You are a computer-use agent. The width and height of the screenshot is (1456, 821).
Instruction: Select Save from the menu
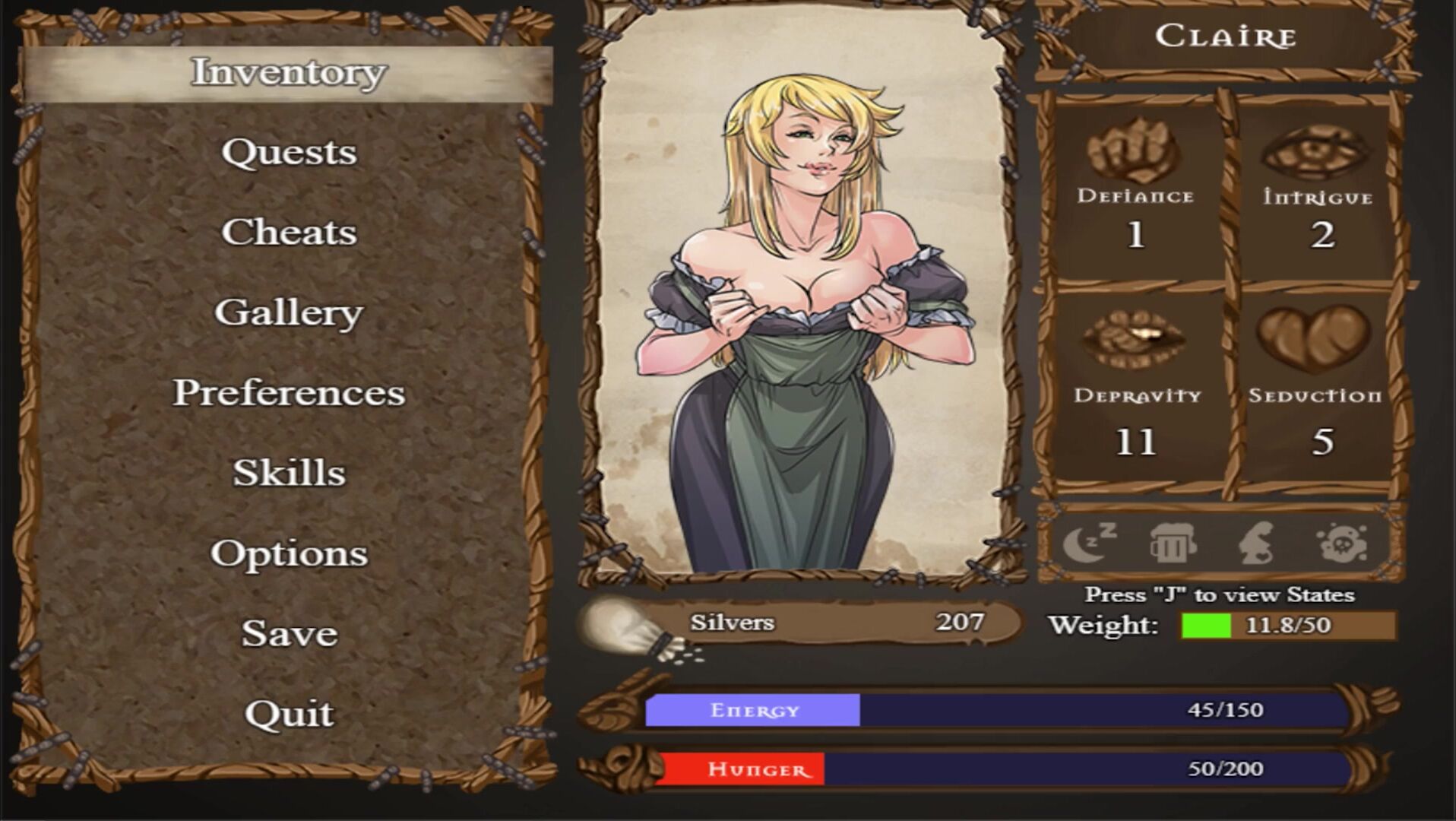[289, 633]
